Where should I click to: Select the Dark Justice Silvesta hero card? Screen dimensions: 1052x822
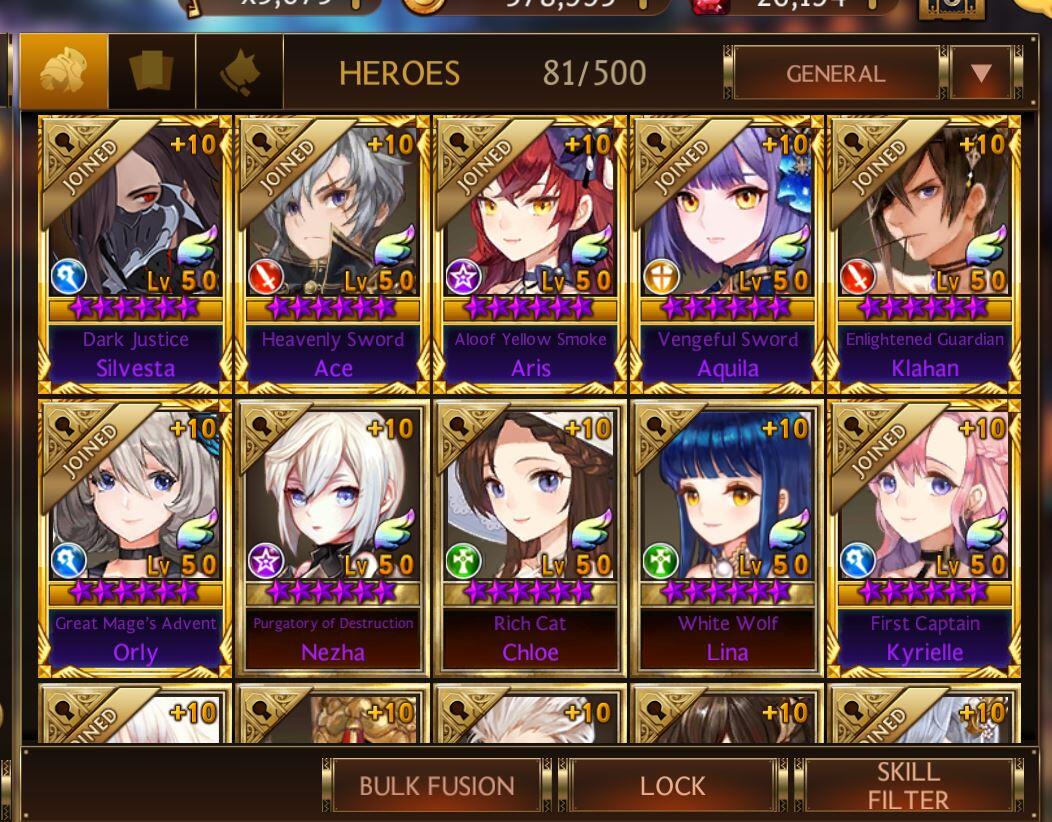pyautogui.click(x=135, y=253)
